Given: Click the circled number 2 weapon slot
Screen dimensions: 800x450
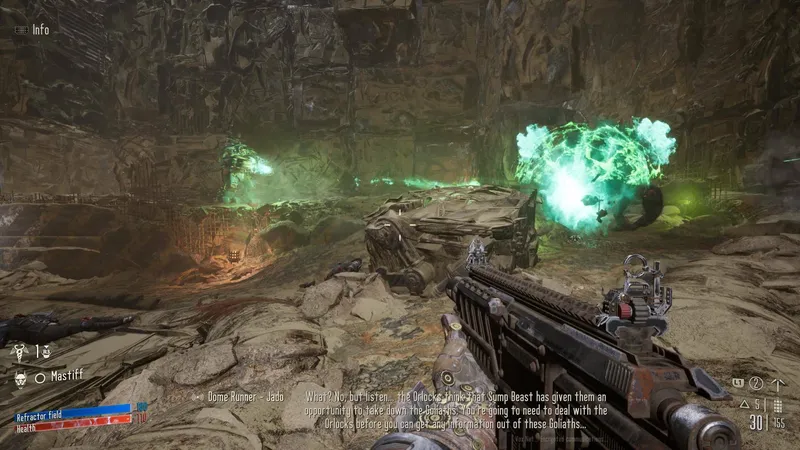Looking at the screenshot, I should pos(756,383).
